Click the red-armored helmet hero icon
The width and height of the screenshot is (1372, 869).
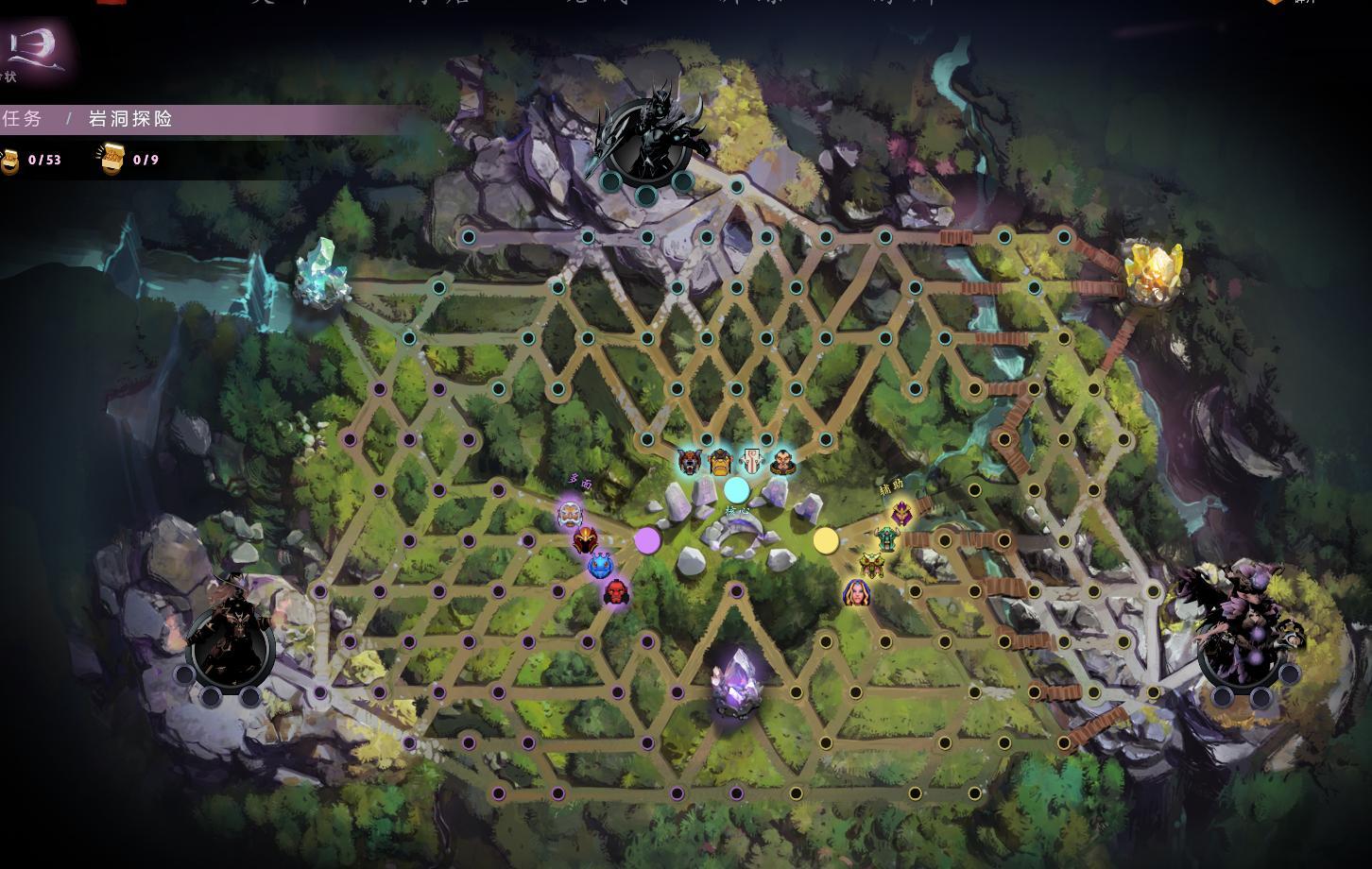[x=585, y=539]
